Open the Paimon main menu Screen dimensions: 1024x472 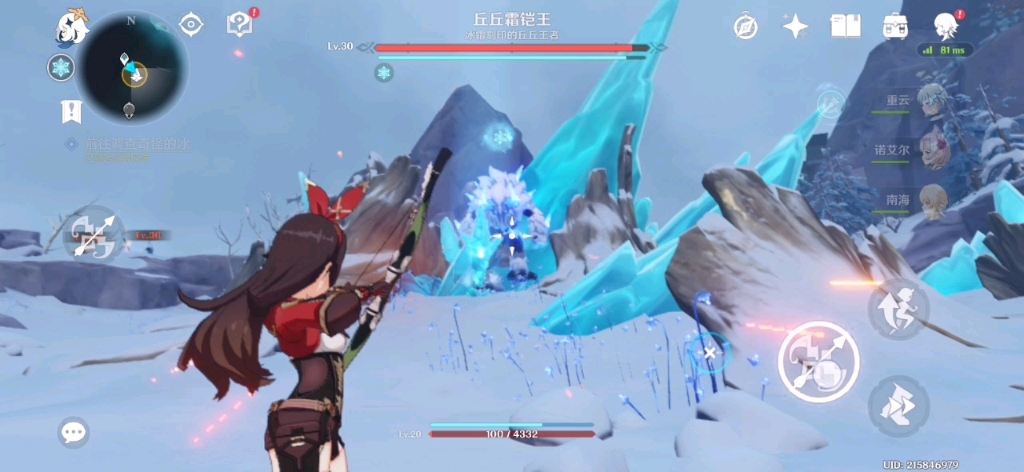point(72,26)
